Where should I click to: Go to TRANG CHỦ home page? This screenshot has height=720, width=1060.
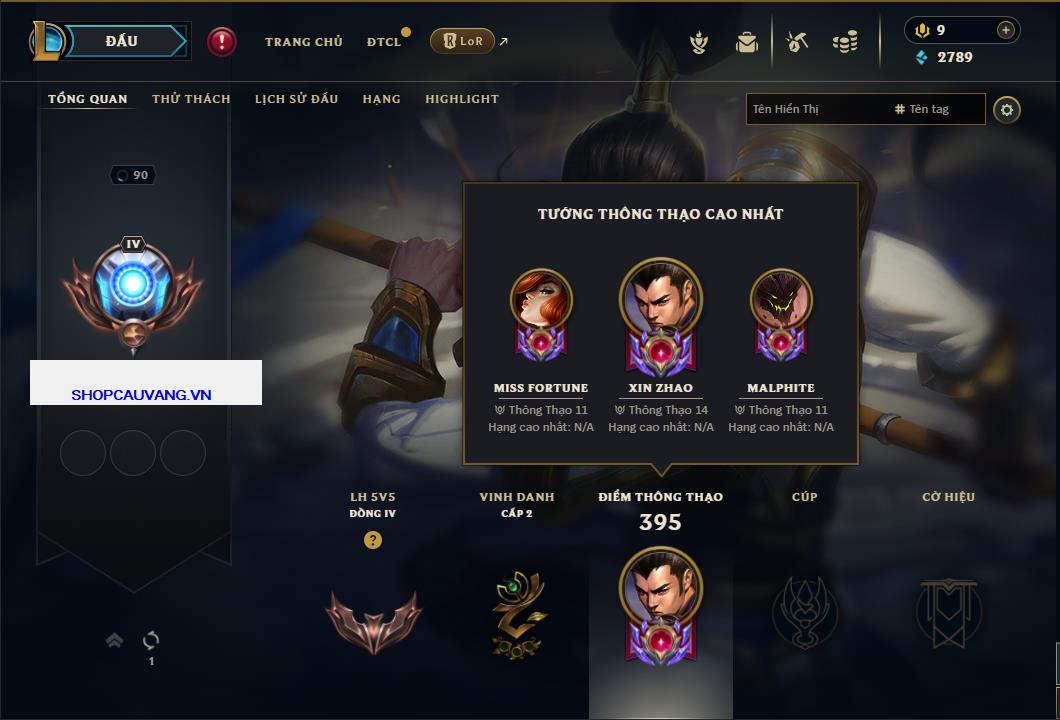(303, 42)
